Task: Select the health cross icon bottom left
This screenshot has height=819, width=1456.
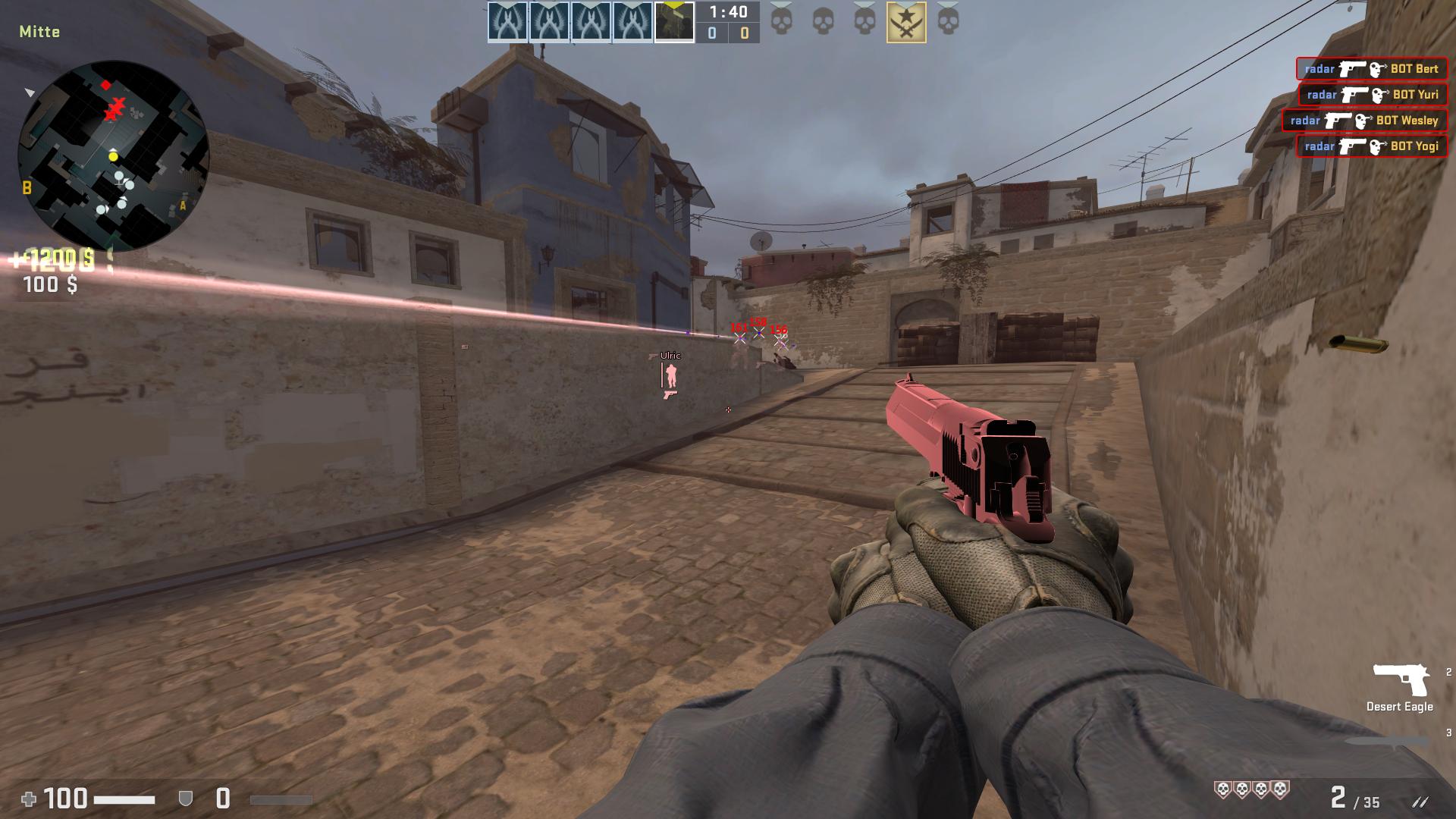Action: 28,798
